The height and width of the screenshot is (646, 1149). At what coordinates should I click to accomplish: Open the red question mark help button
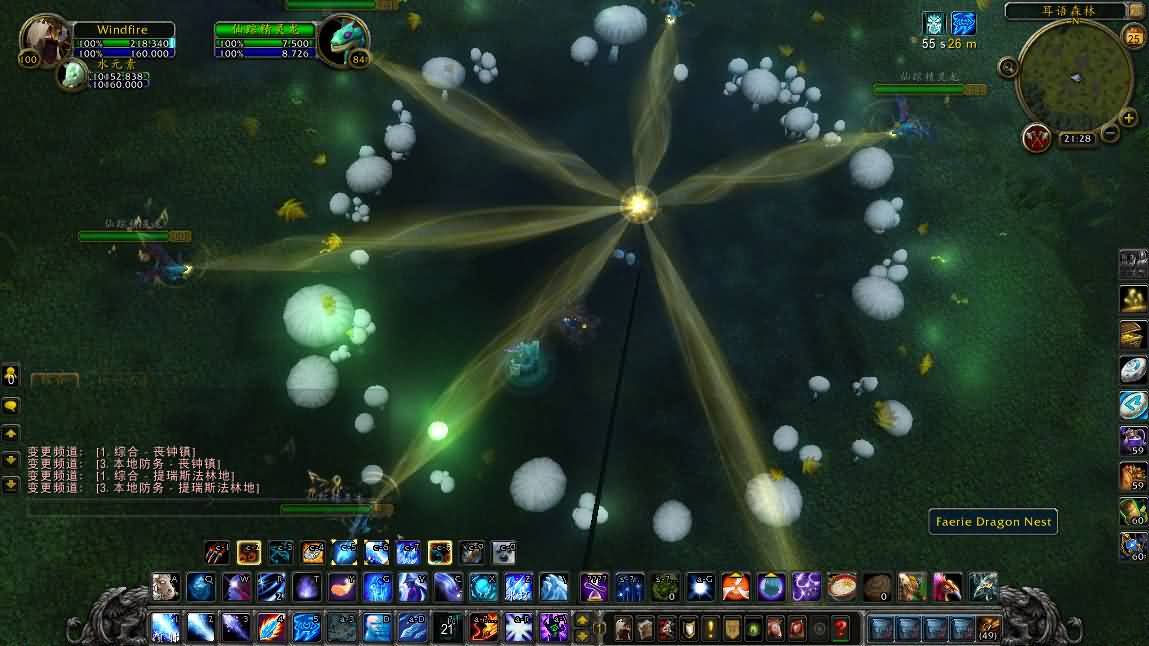[x=841, y=629]
